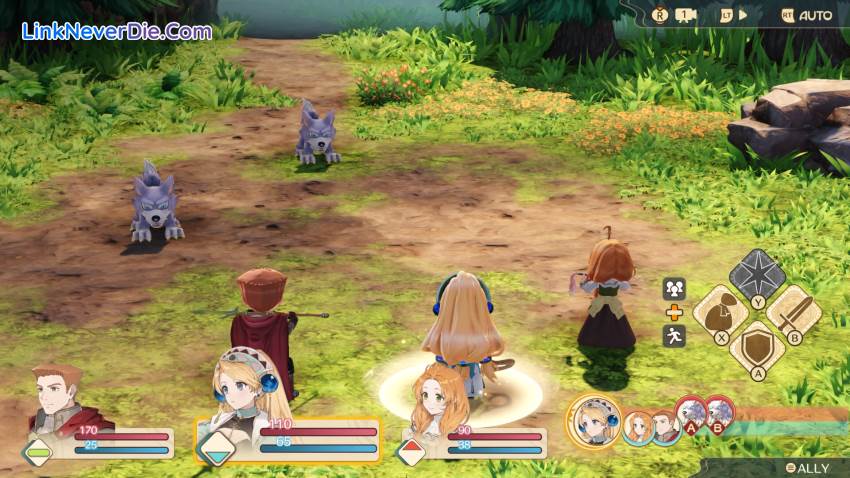This screenshot has height=478, width=850.
Task: Open the LinkNeverDie.Com watermark link
Action: pyautogui.click(x=117, y=31)
